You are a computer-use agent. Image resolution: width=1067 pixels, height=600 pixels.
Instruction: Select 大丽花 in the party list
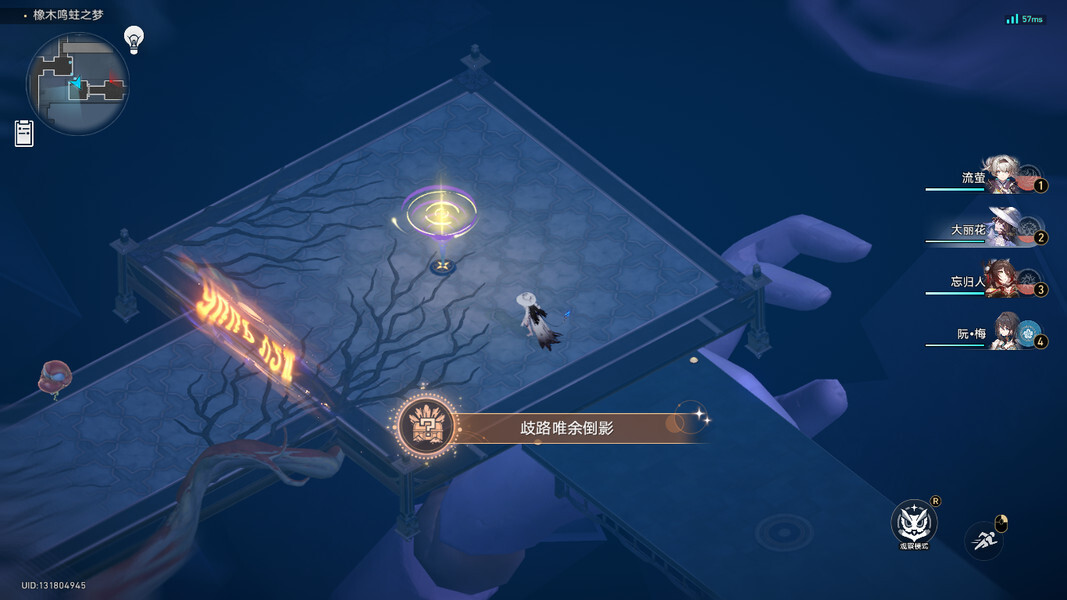pyautogui.click(x=1001, y=227)
